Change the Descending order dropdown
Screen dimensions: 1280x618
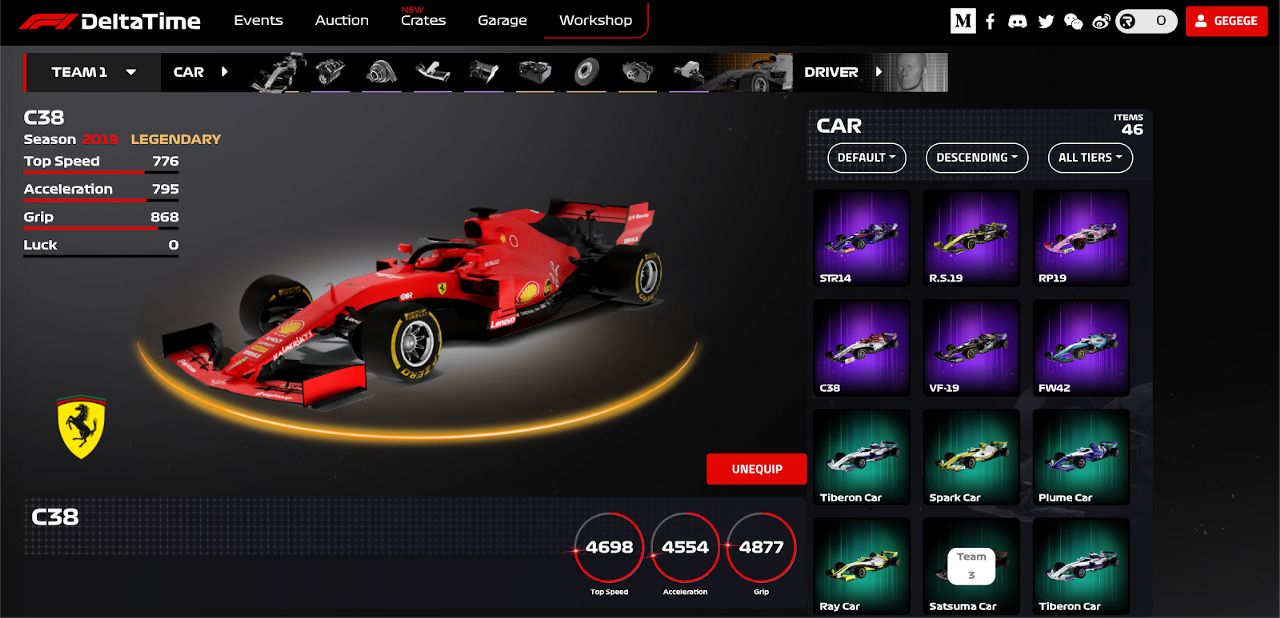977,157
